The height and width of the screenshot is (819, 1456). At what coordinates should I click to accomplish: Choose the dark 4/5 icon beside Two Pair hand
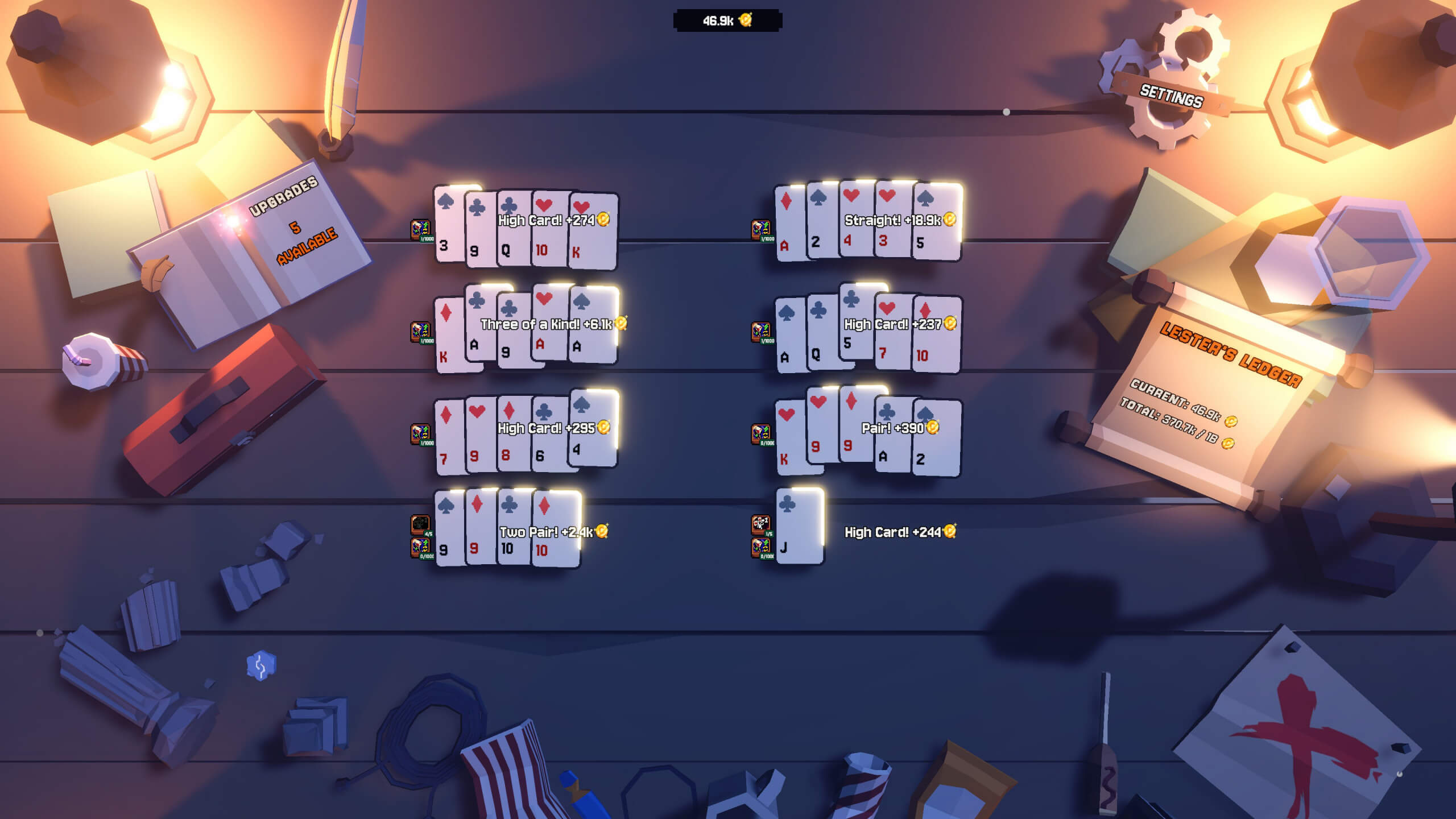(421, 524)
